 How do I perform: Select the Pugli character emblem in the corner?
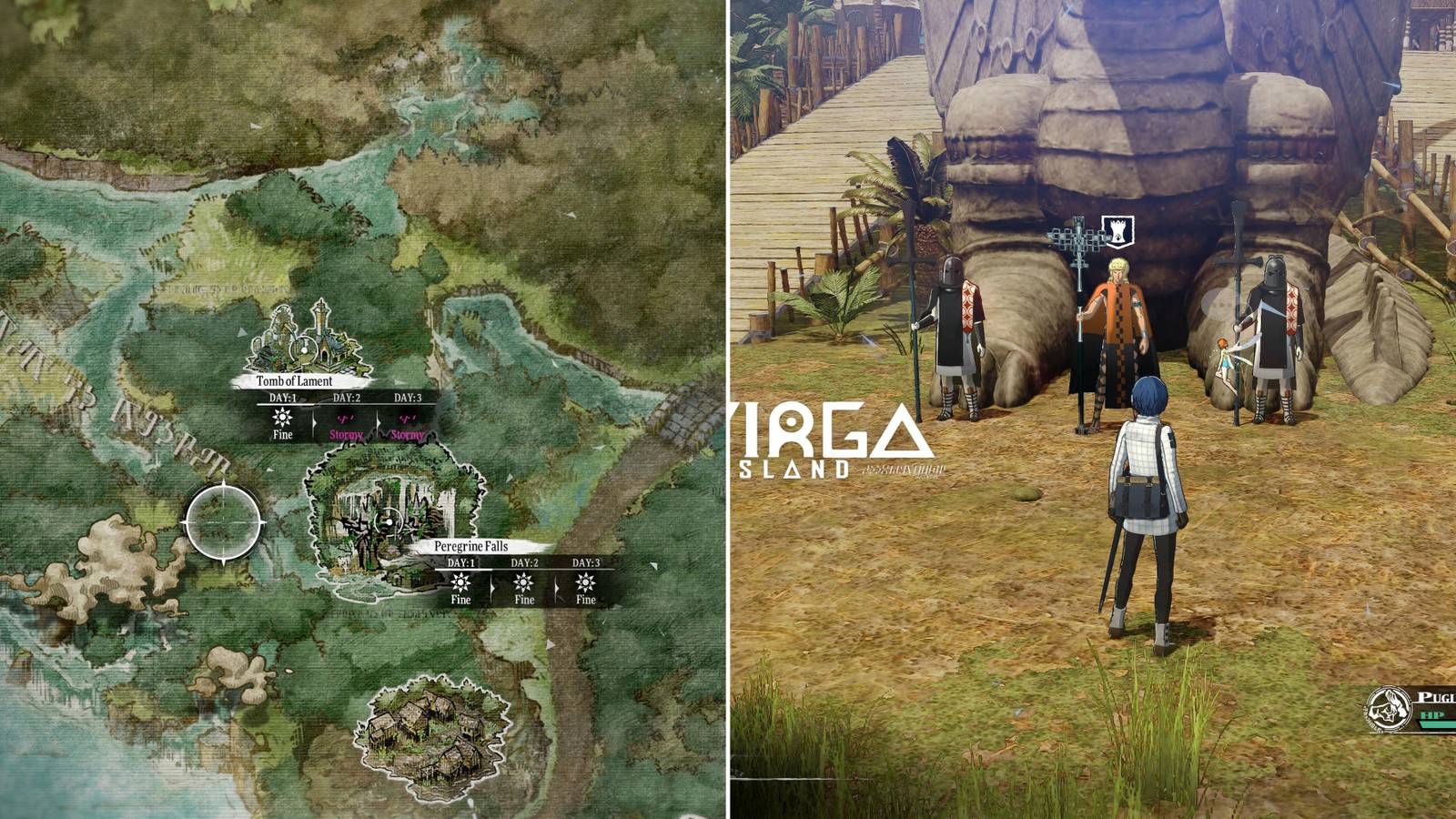(x=1389, y=709)
